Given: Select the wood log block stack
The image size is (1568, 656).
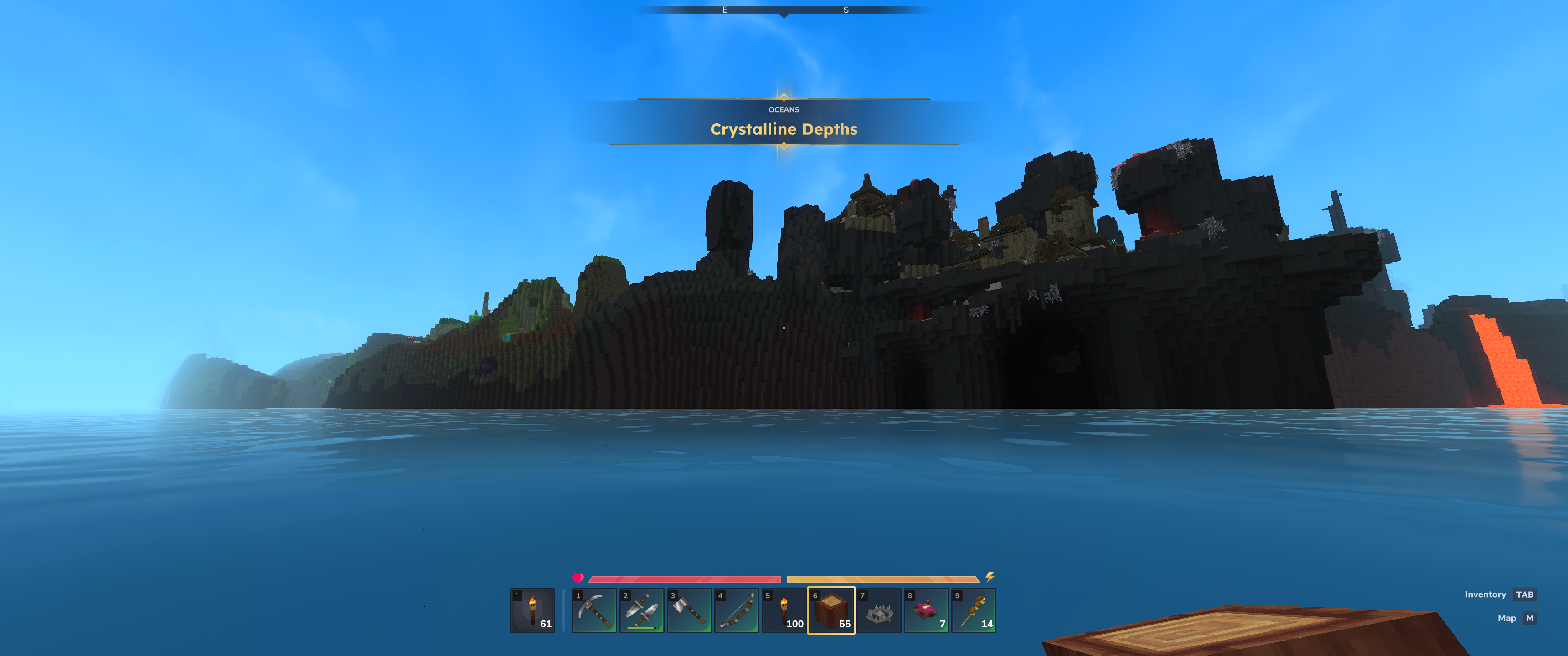Looking at the screenshot, I should [x=831, y=610].
